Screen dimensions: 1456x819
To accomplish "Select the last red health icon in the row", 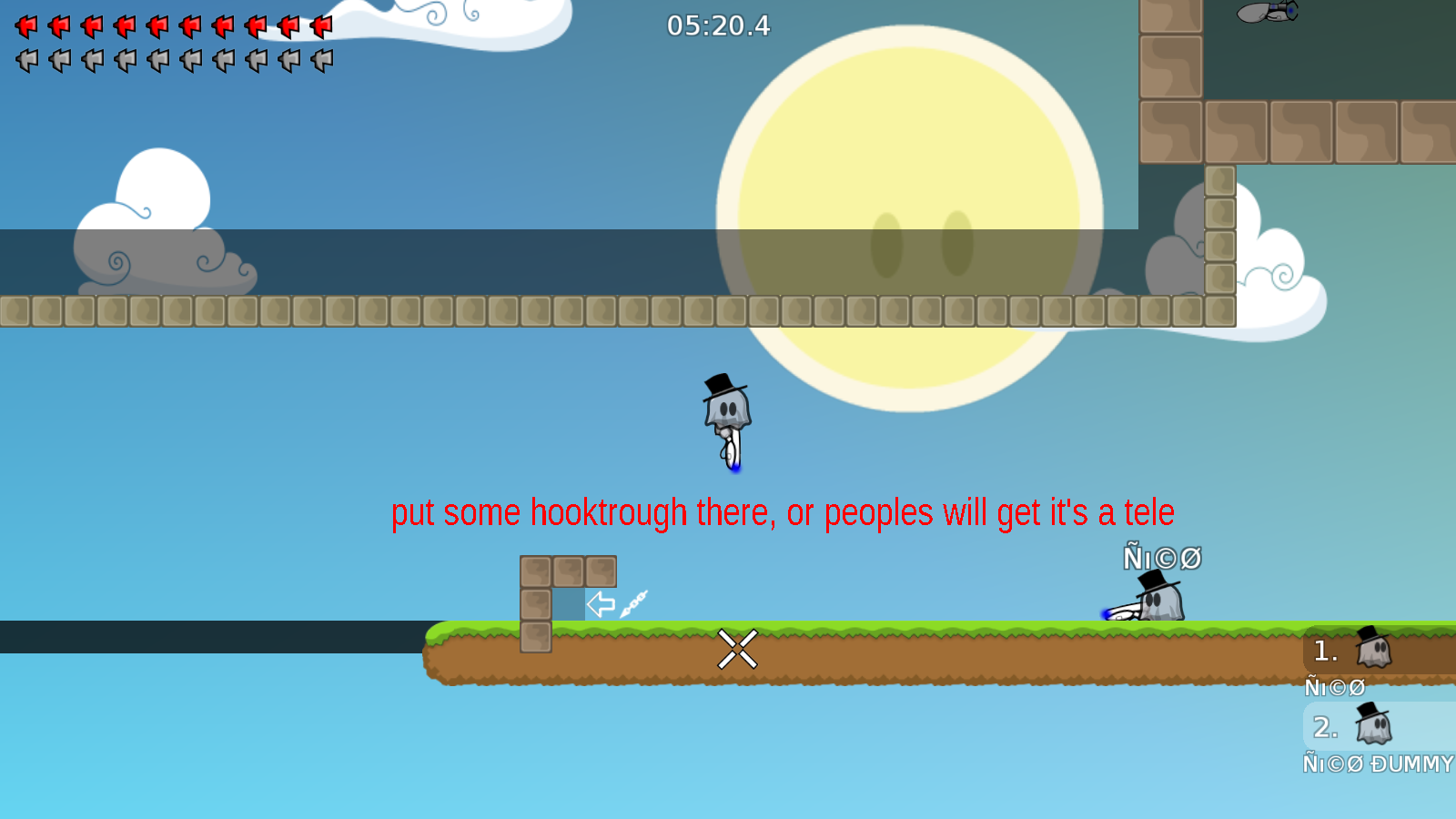I will [x=320, y=25].
